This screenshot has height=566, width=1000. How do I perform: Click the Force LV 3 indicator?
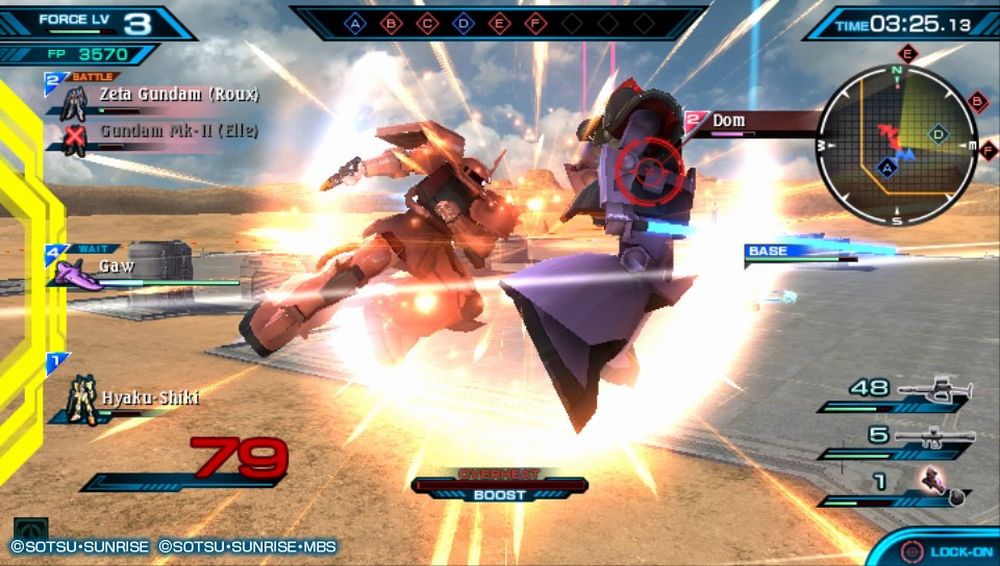tap(92, 21)
